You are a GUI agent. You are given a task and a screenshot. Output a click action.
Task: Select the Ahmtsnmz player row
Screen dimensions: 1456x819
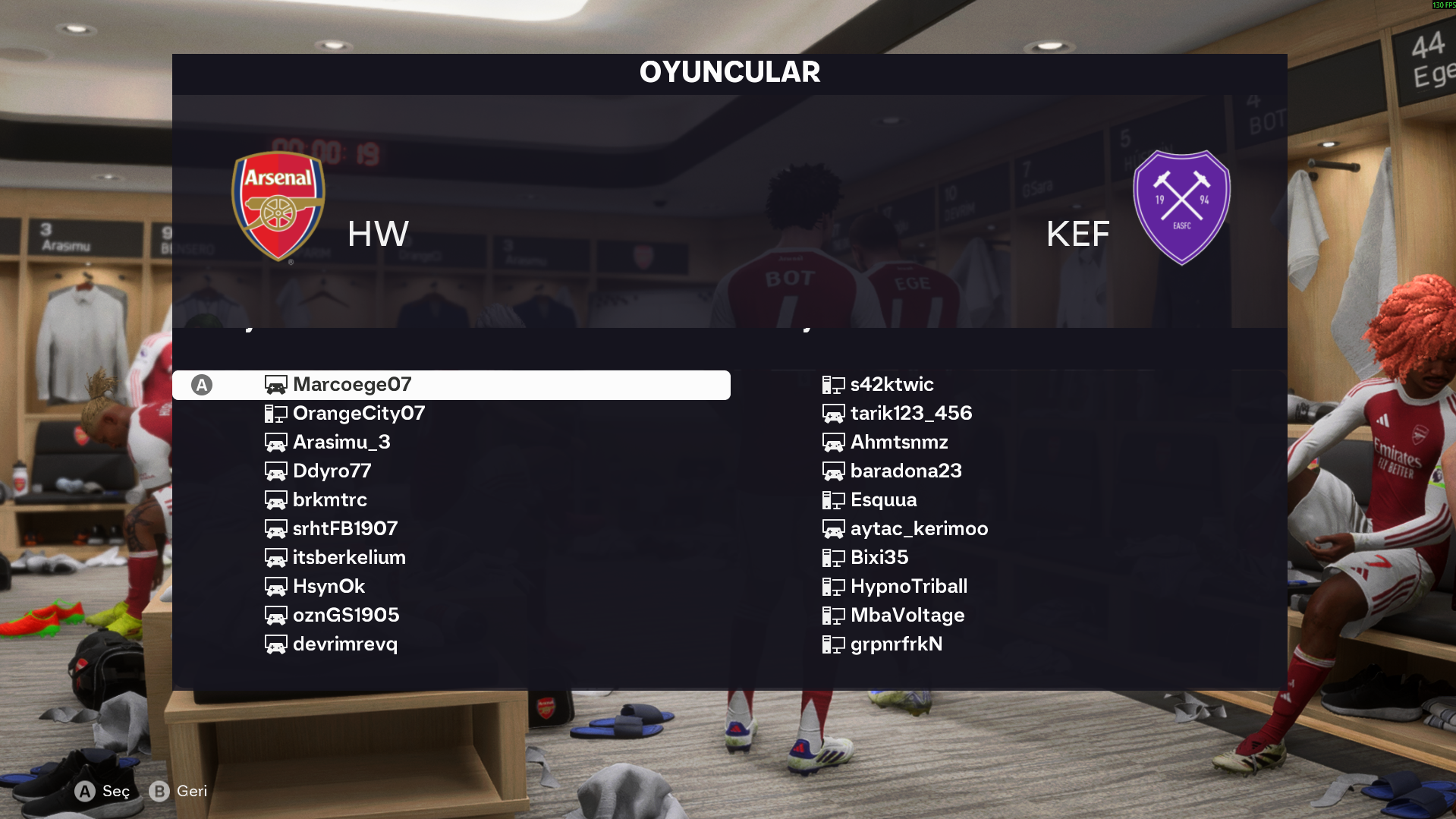pos(899,443)
